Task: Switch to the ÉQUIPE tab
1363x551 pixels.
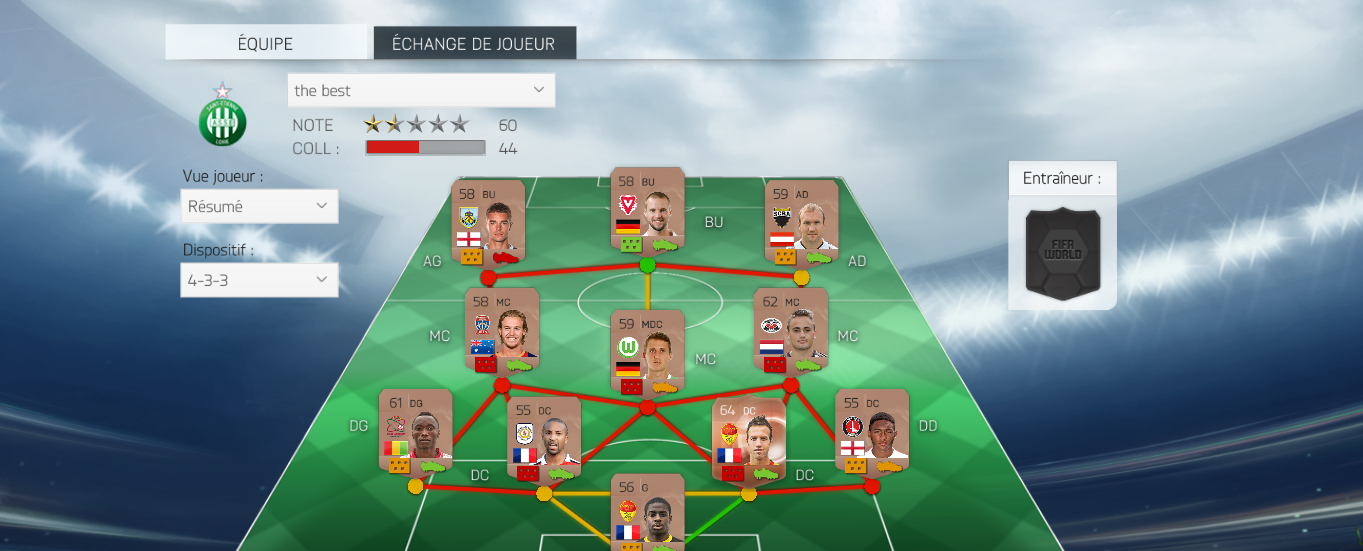Action: (266, 43)
